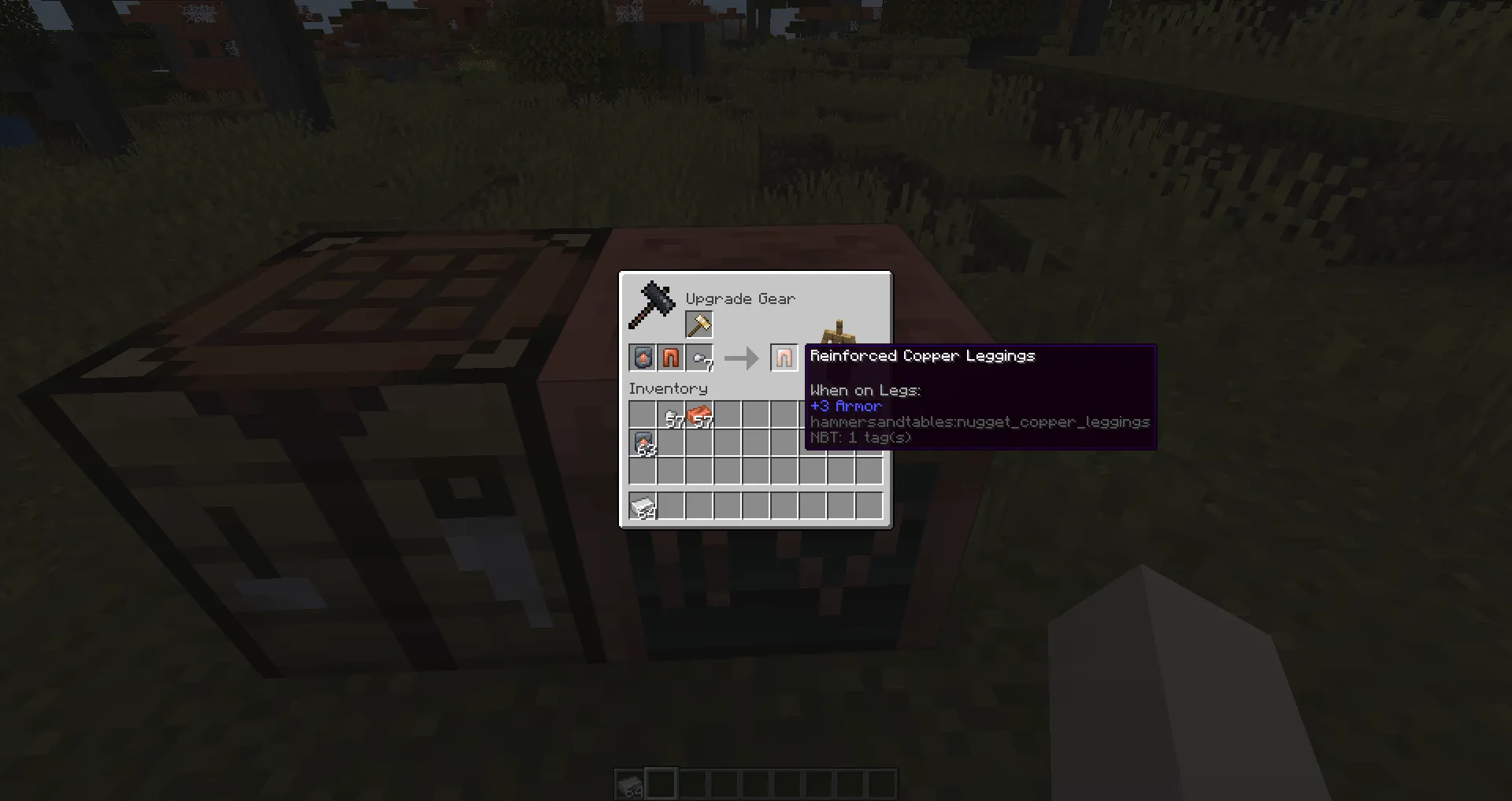Click the copper leggings in the input slot
Screen dimensions: 1512x801
(x=671, y=358)
